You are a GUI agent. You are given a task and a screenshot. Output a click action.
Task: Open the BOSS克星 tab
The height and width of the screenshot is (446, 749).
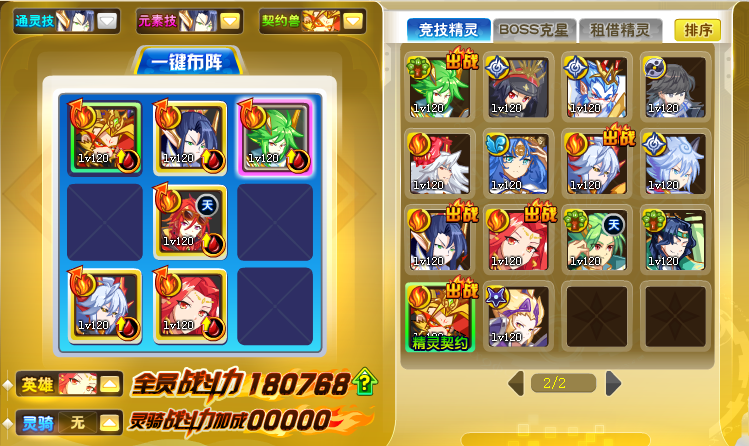533,30
